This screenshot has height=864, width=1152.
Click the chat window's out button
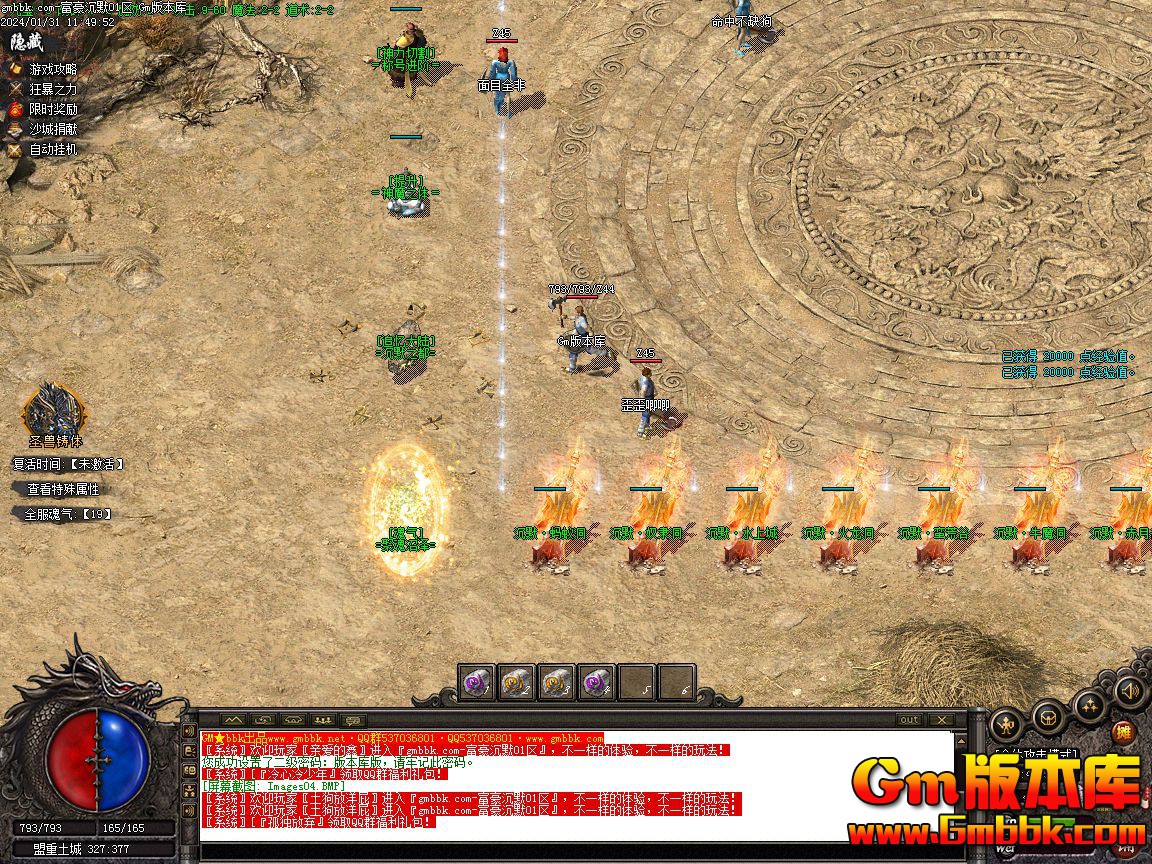point(909,719)
